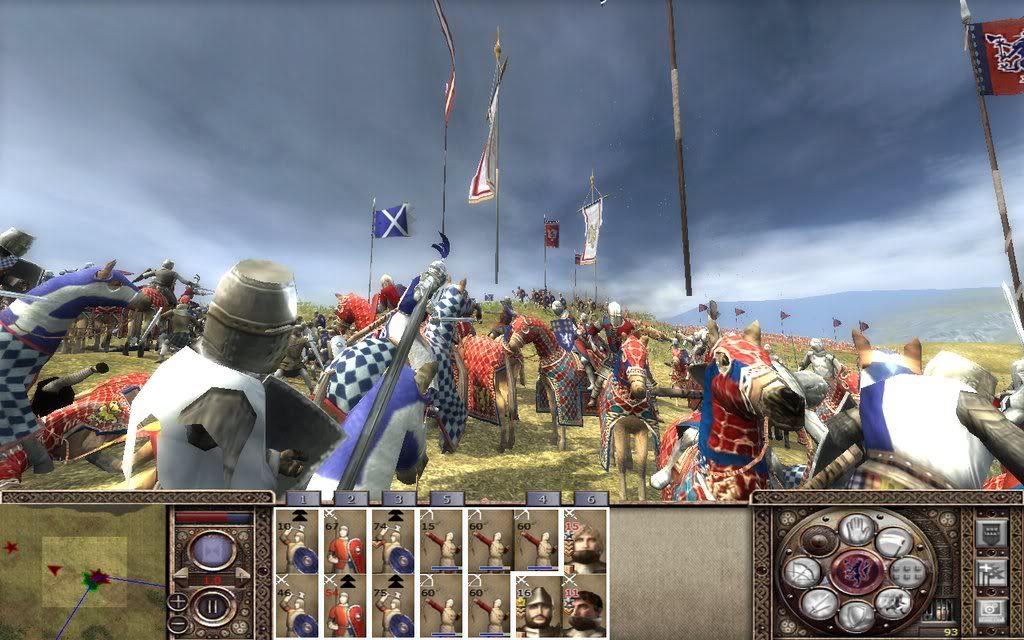Order halt with the open hand button

pyautogui.click(x=855, y=528)
